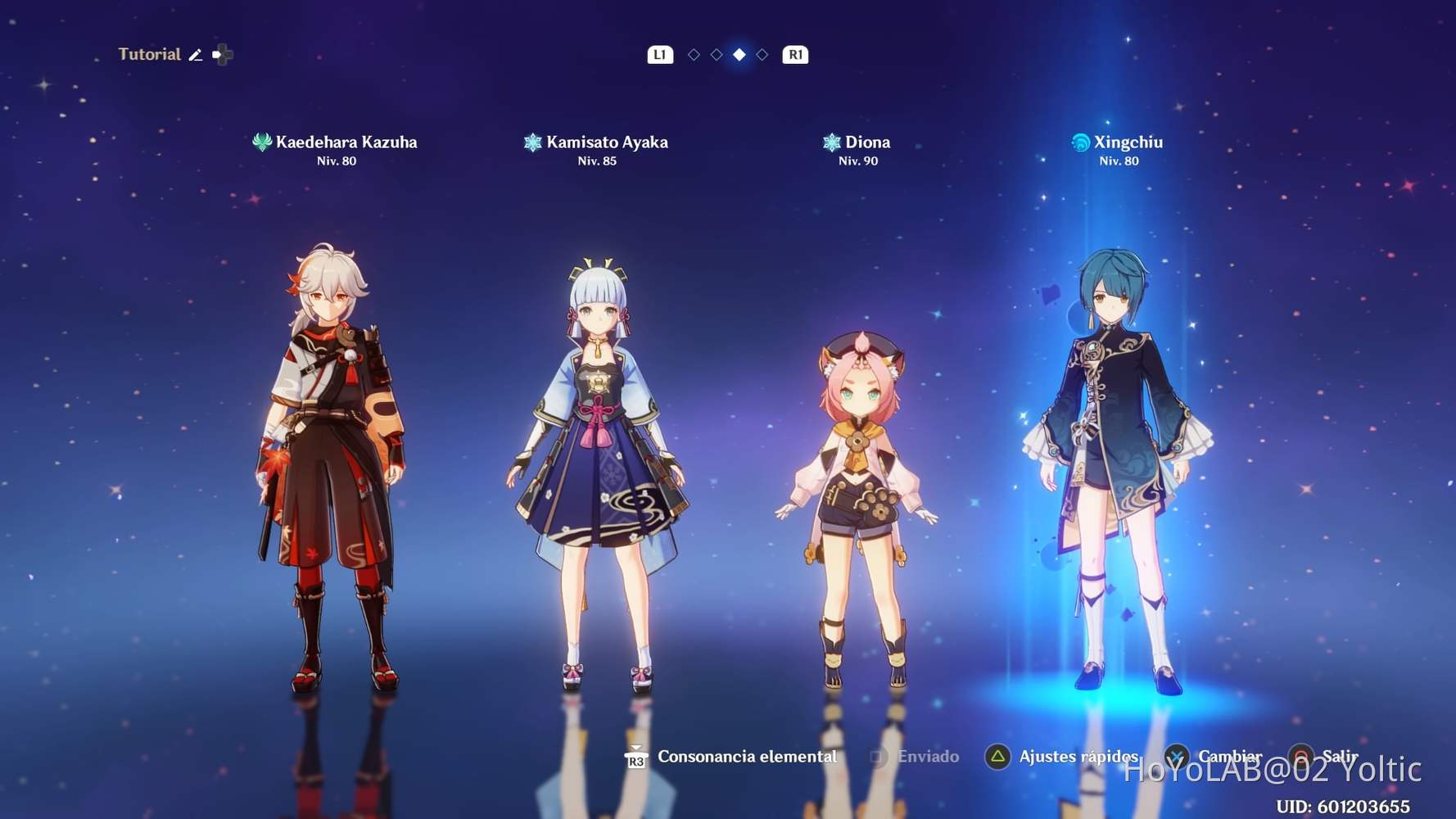1456x819 pixels.
Task: Click the Tutorial party name field
Action: 151,54
